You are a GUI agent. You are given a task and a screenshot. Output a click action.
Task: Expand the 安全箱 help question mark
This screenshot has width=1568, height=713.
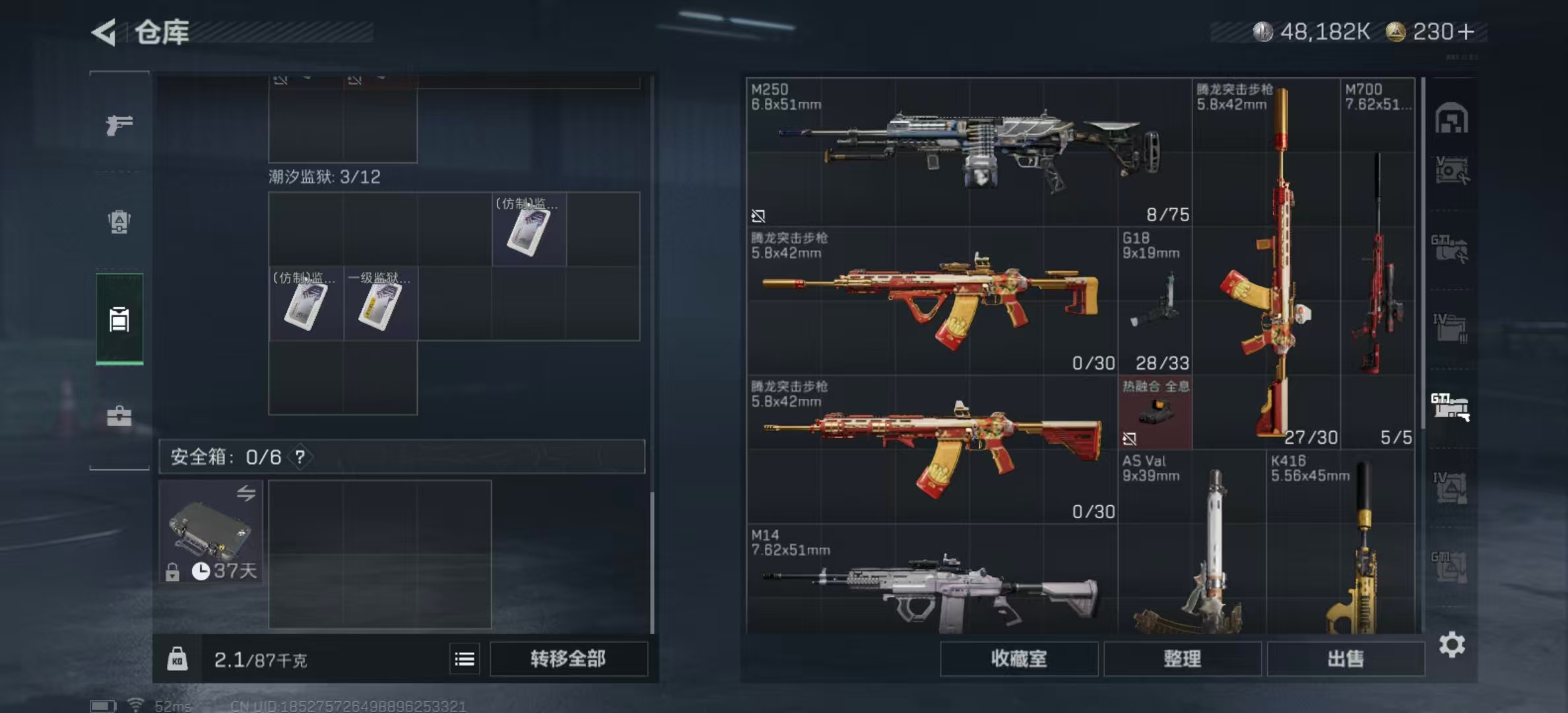click(x=300, y=456)
